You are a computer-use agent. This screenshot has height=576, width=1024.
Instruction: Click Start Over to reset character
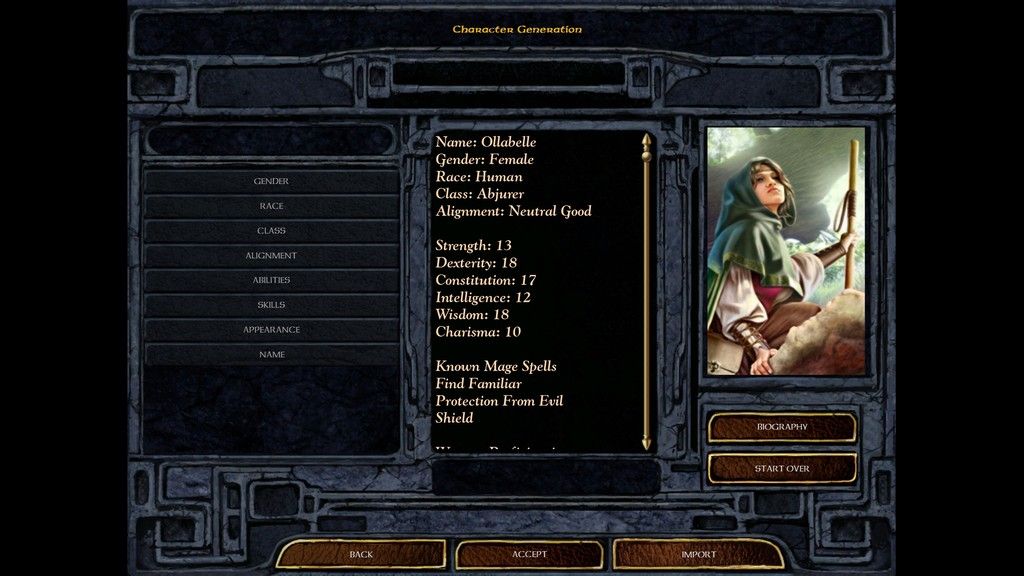[x=782, y=468]
